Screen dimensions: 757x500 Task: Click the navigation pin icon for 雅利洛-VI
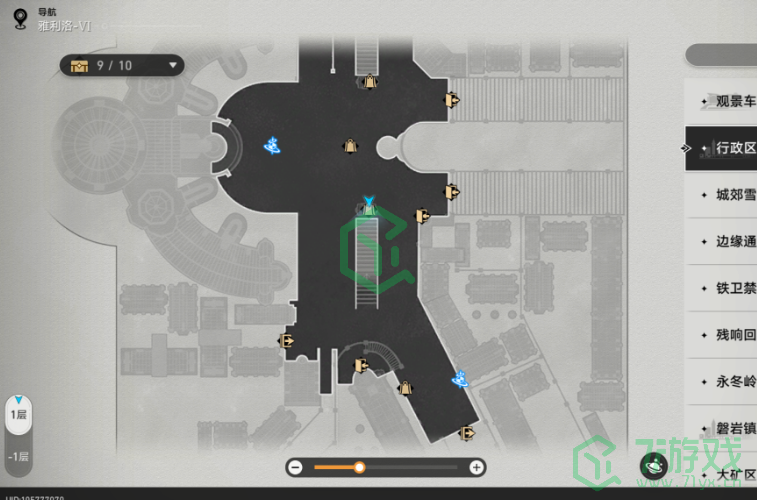[20, 17]
